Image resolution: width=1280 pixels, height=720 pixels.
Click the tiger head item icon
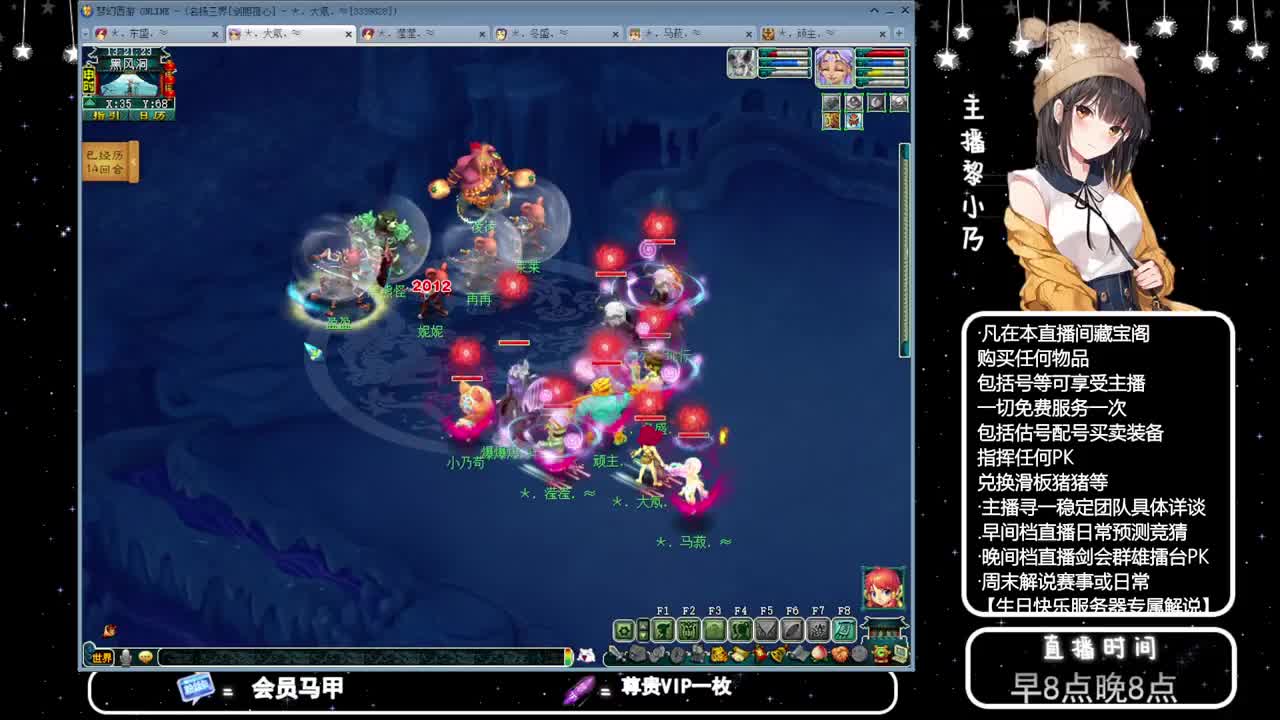point(718,654)
